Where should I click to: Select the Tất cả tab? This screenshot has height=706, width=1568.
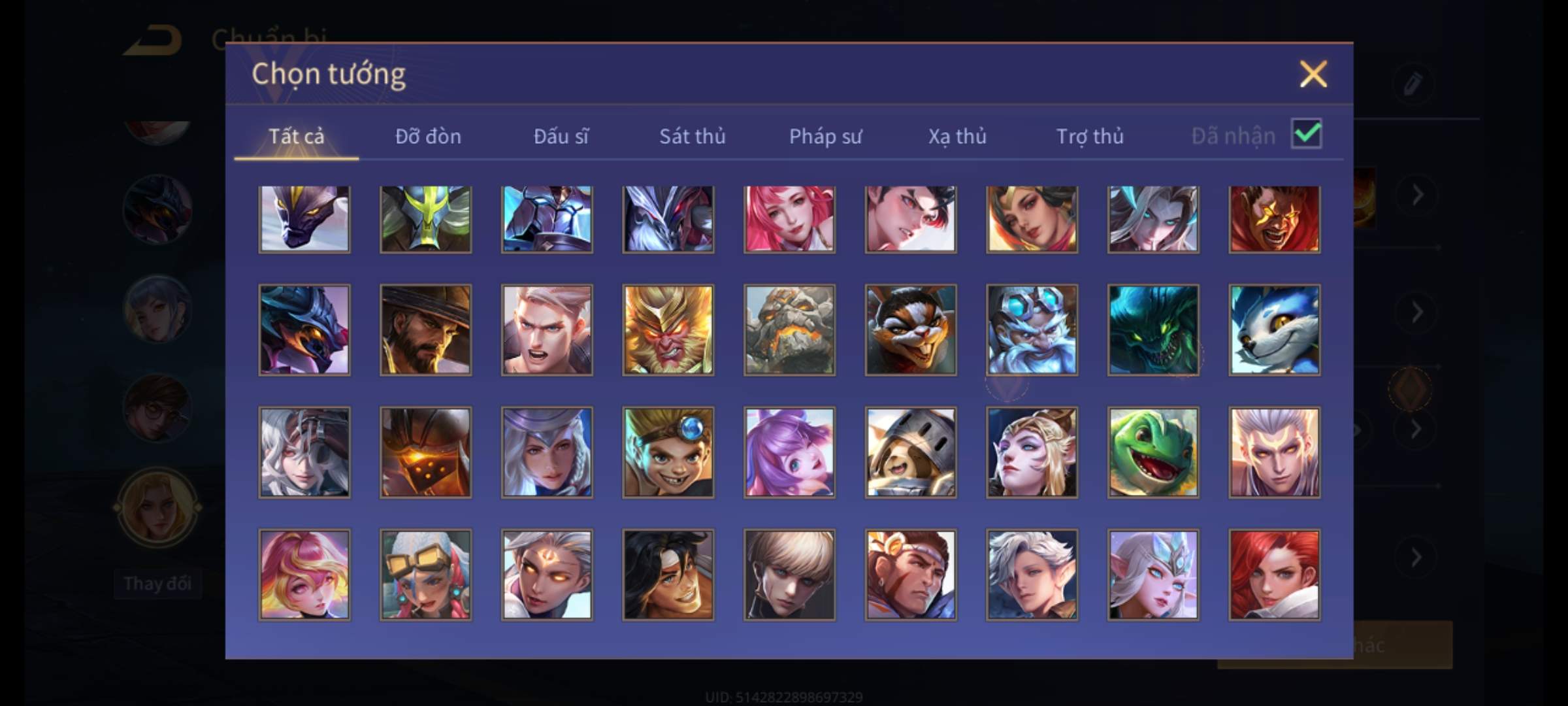(296, 136)
